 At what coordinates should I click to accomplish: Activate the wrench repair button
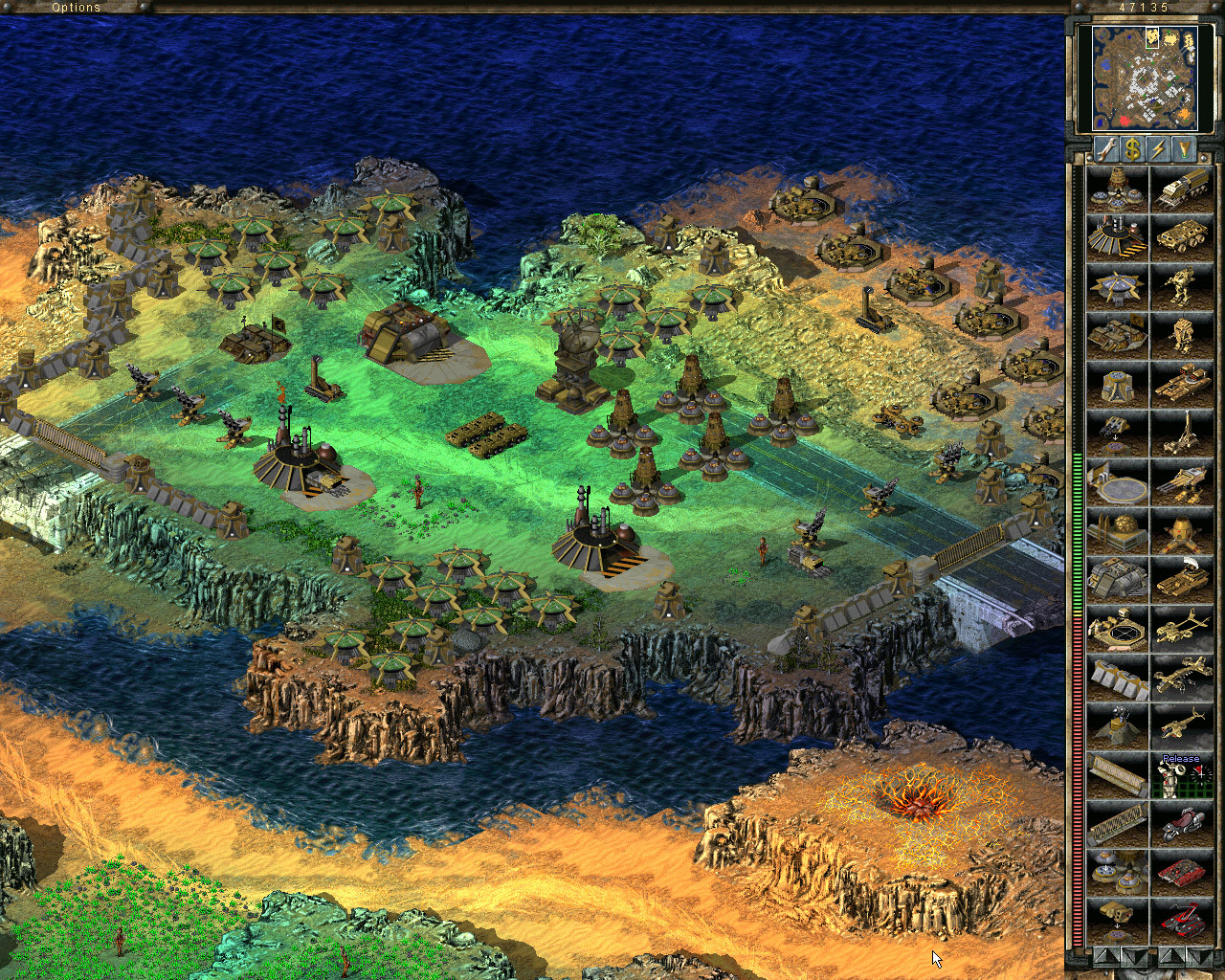pos(1106,149)
